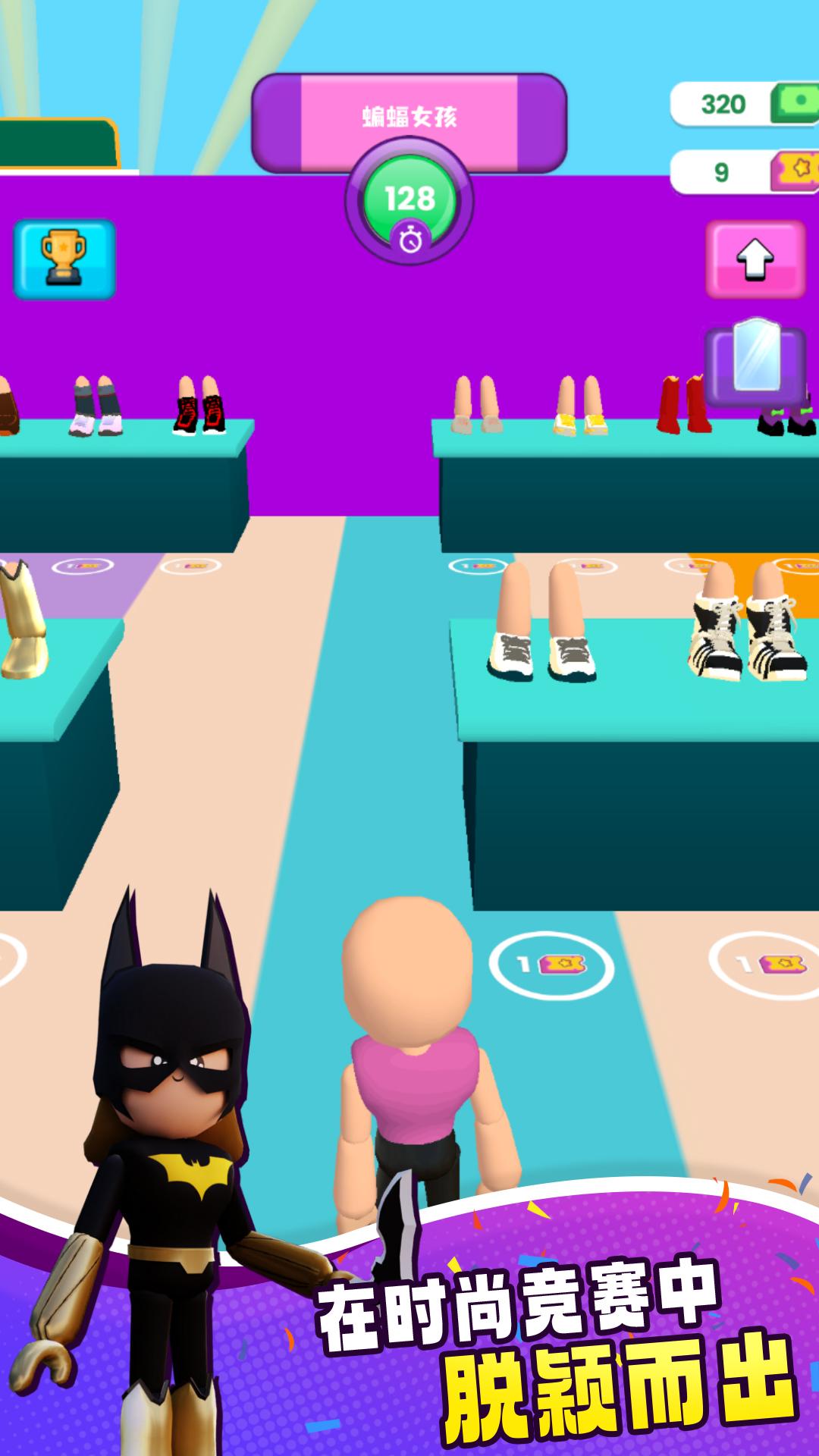Tap the pink up-arrow button
The height and width of the screenshot is (1456, 819).
pyautogui.click(x=755, y=259)
